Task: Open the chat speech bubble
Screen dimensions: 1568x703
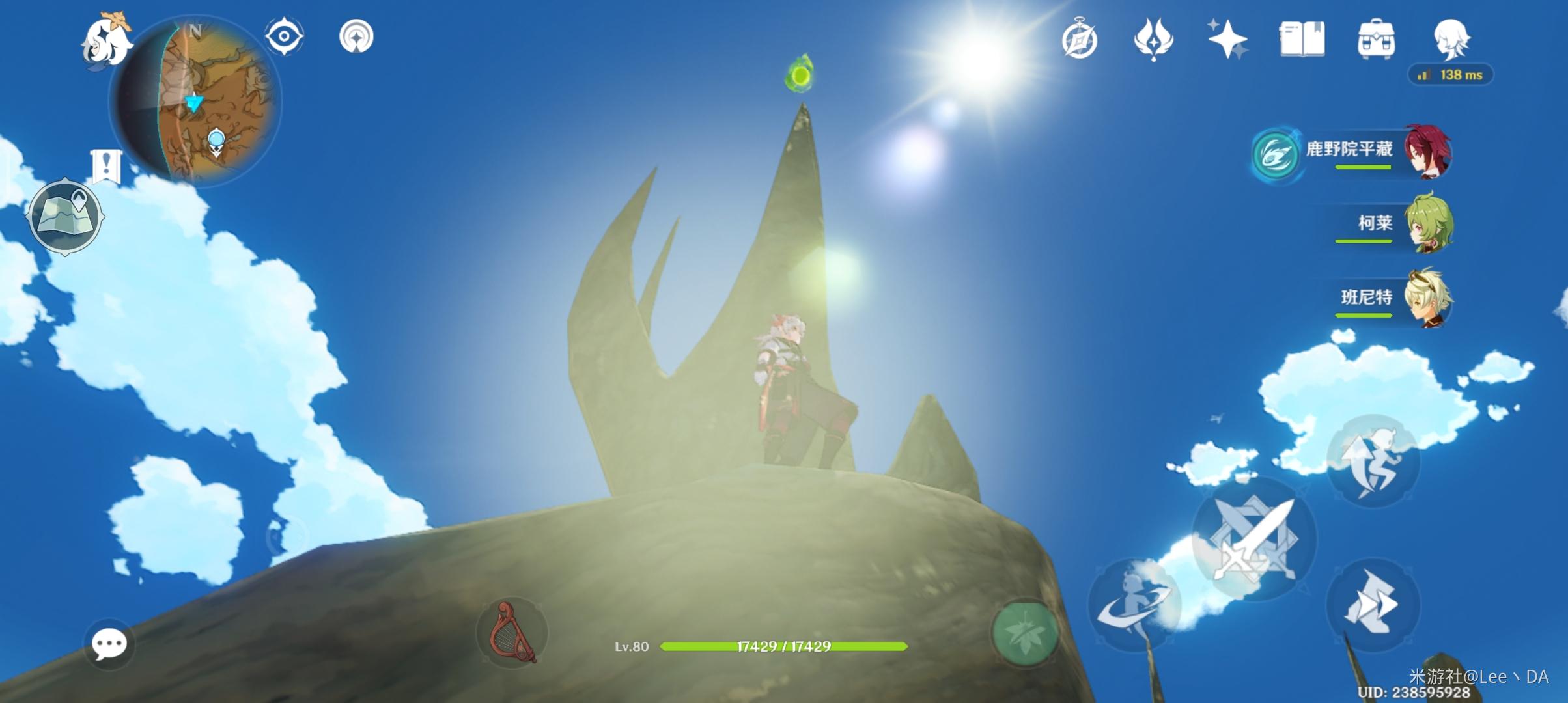Action: point(109,644)
